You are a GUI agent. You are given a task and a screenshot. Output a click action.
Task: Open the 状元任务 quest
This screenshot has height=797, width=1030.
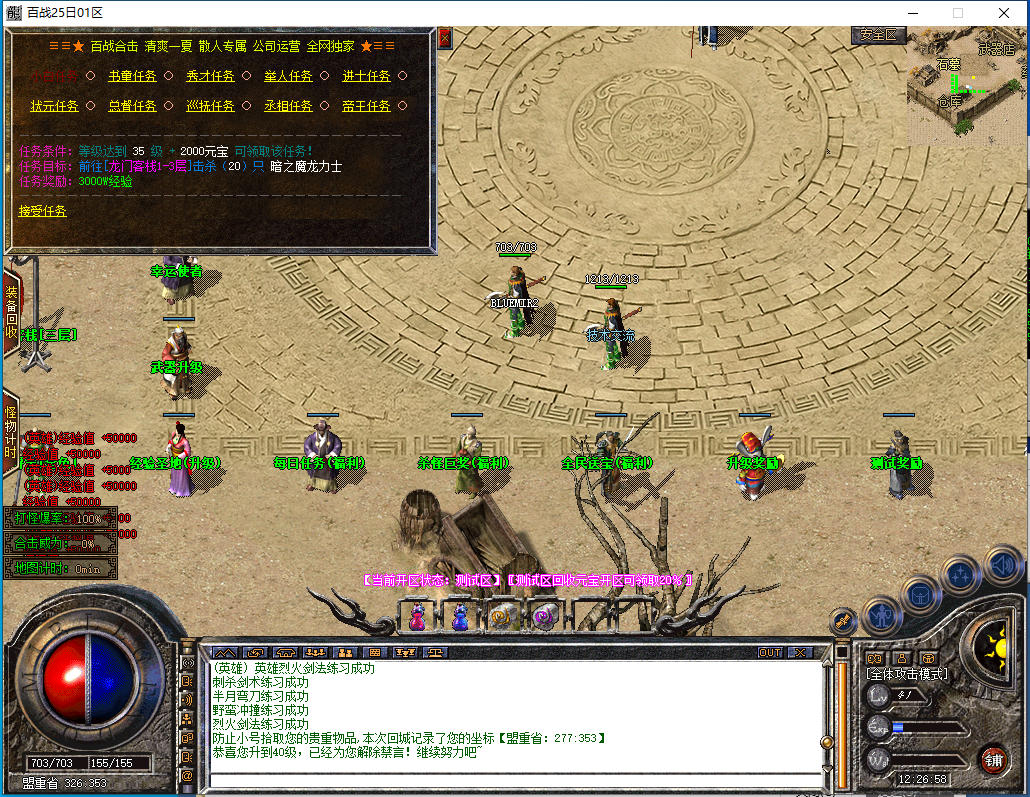coord(54,106)
